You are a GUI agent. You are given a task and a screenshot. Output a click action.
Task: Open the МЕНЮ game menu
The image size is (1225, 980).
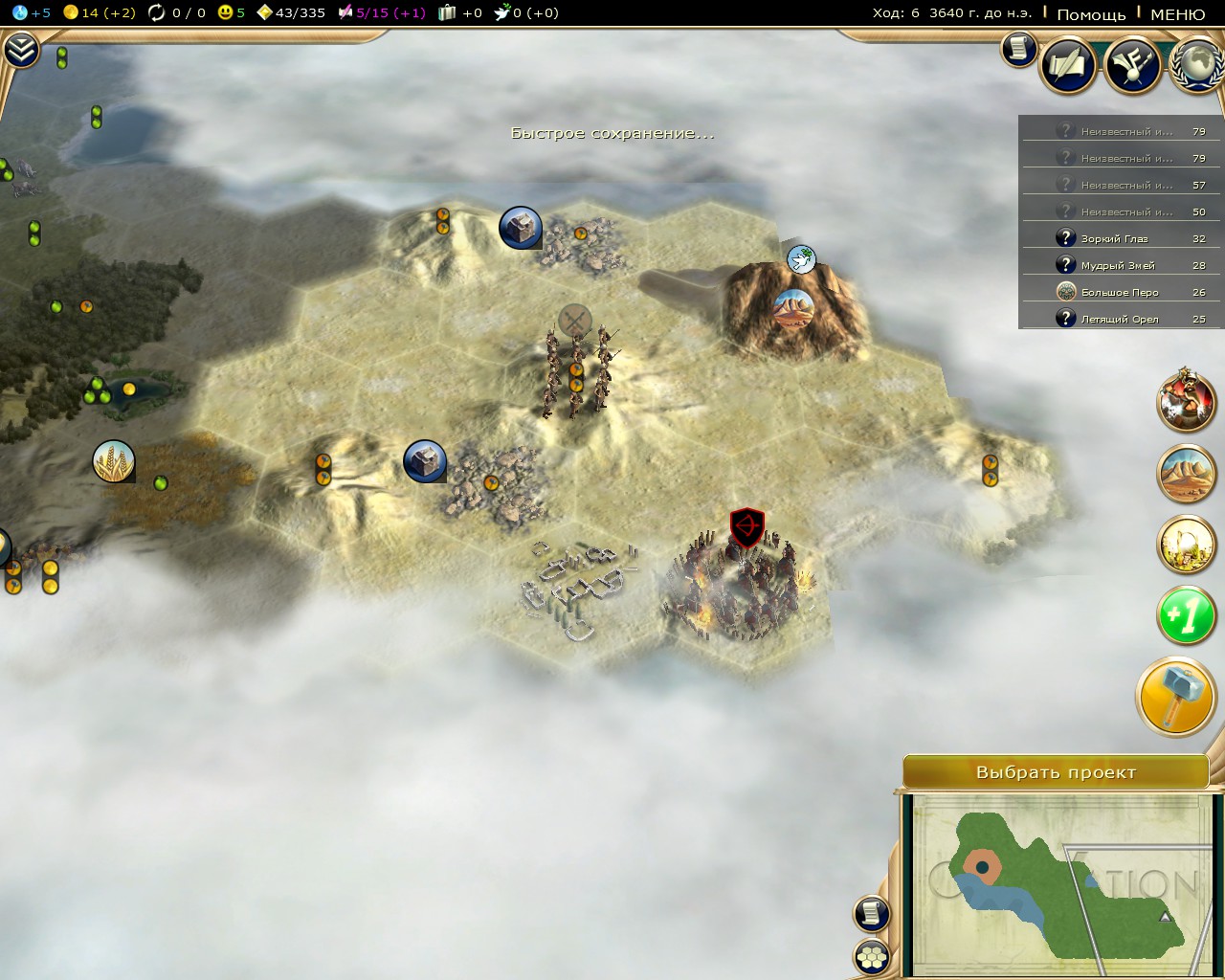pos(1177,13)
